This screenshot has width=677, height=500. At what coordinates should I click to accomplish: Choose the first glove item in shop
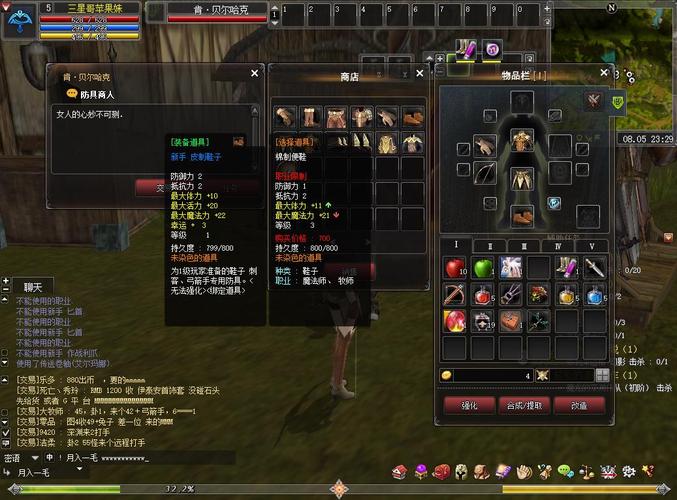285,117
